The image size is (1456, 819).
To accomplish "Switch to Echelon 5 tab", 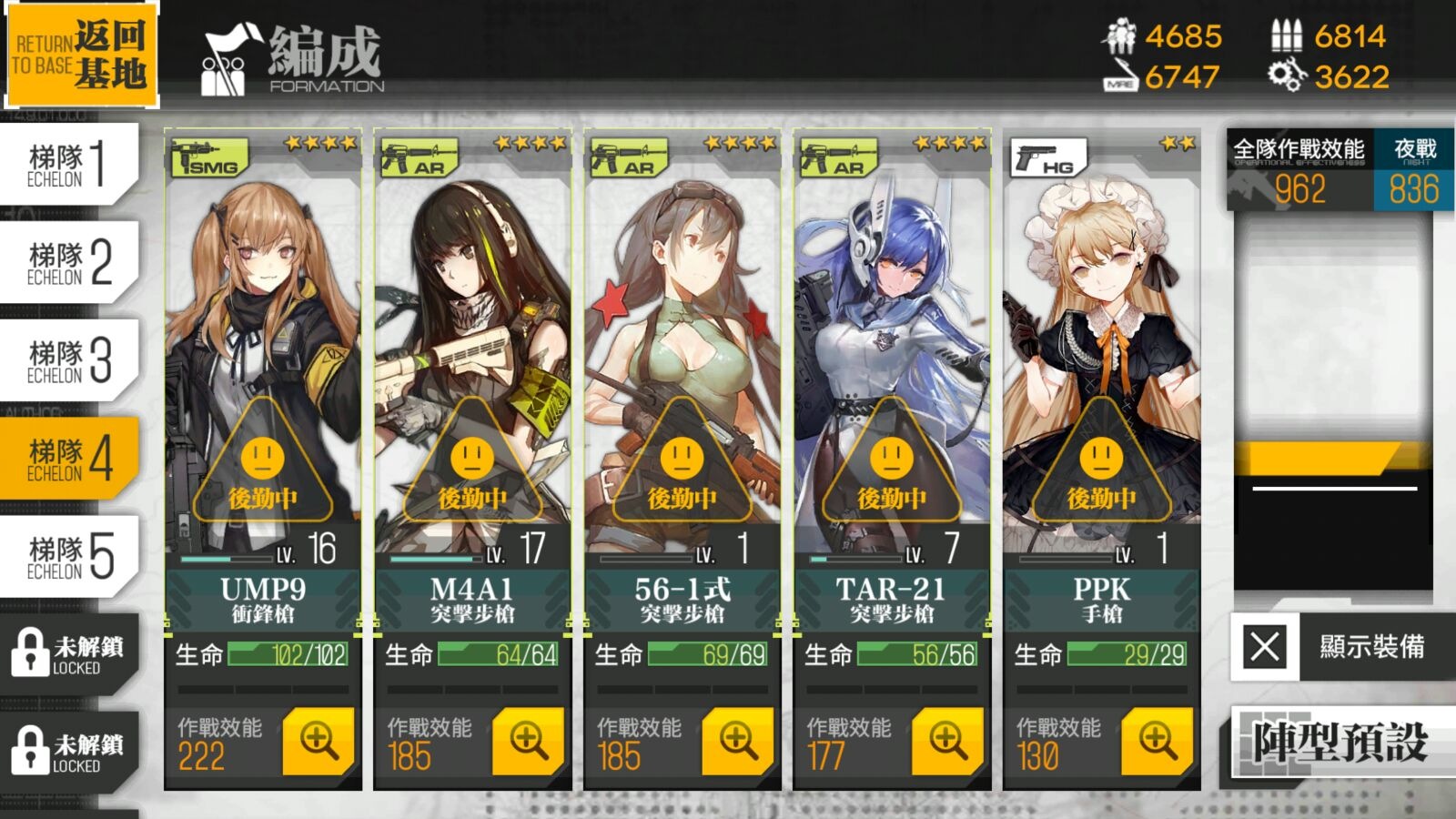I will coord(69,557).
